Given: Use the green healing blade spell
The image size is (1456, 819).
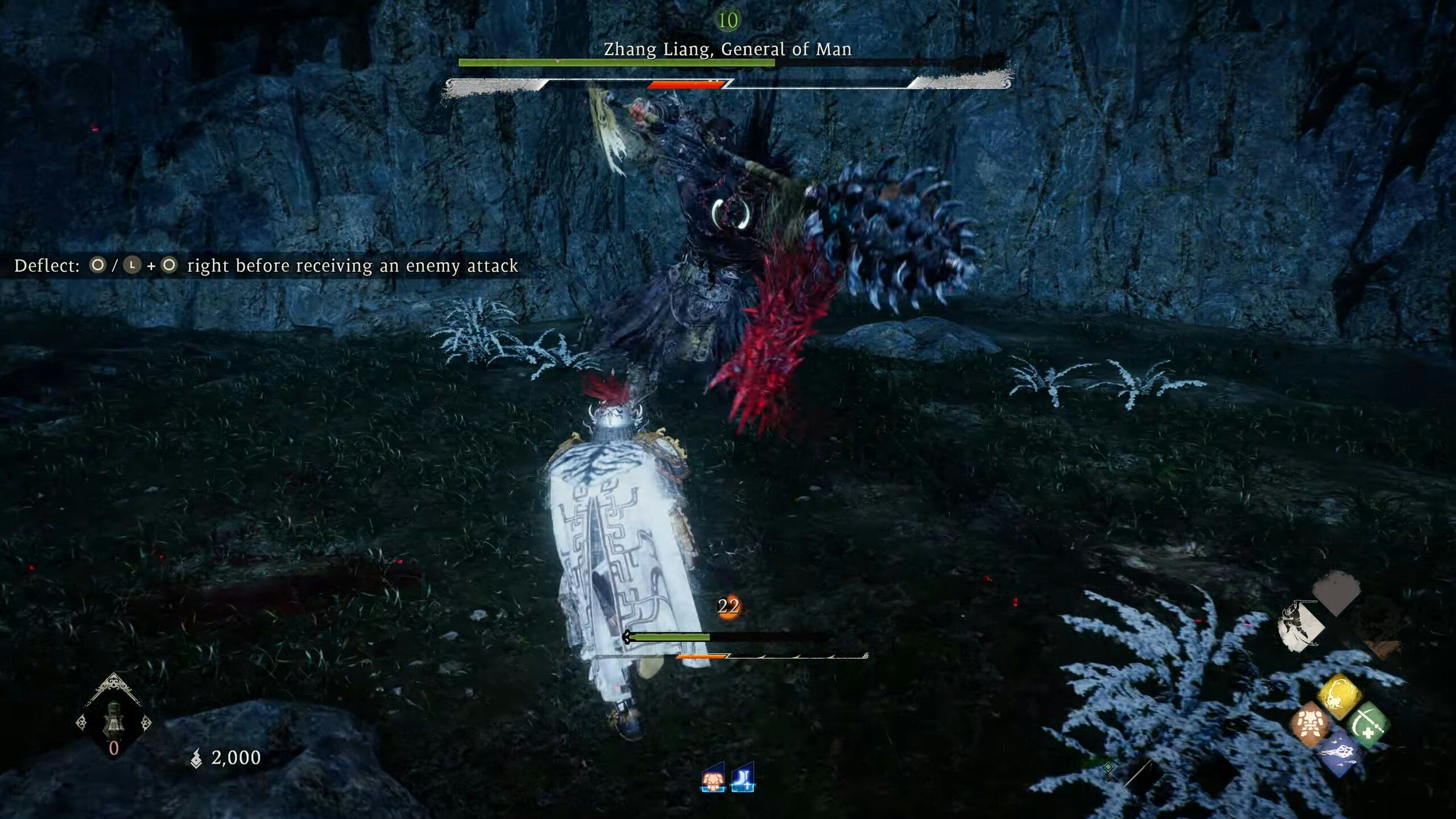Looking at the screenshot, I should point(1368,725).
